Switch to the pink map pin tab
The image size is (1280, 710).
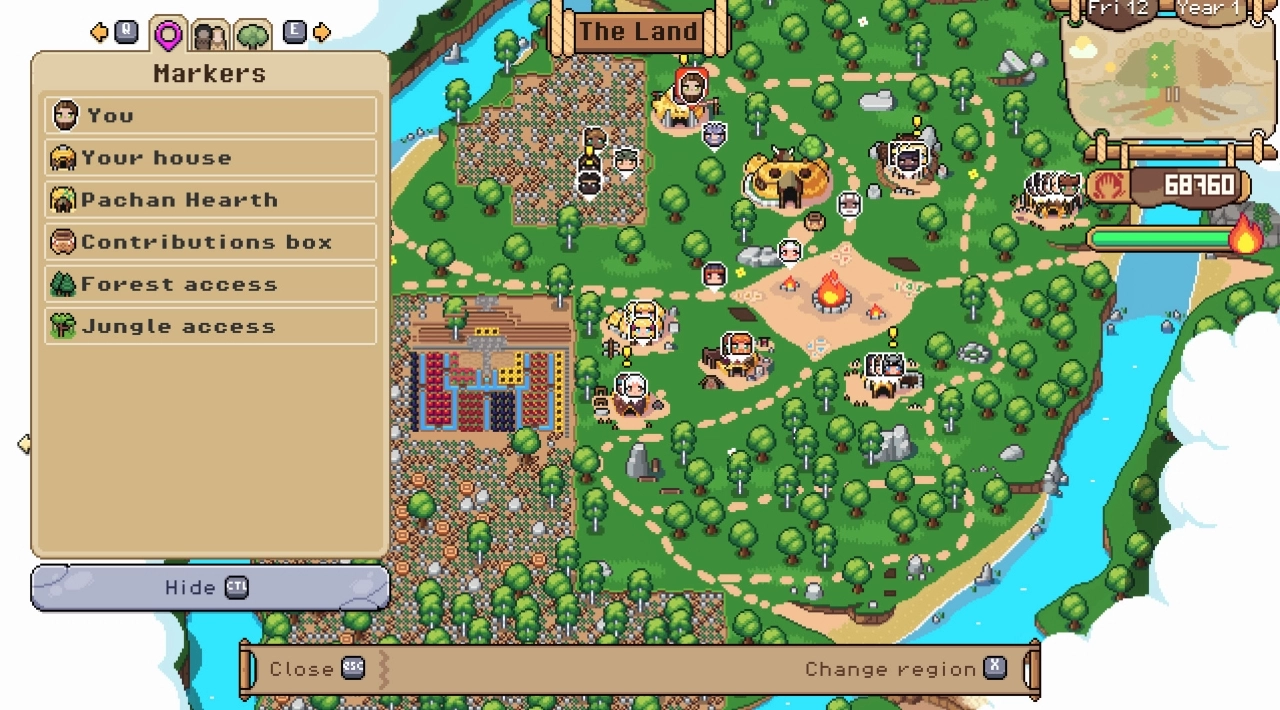point(168,36)
